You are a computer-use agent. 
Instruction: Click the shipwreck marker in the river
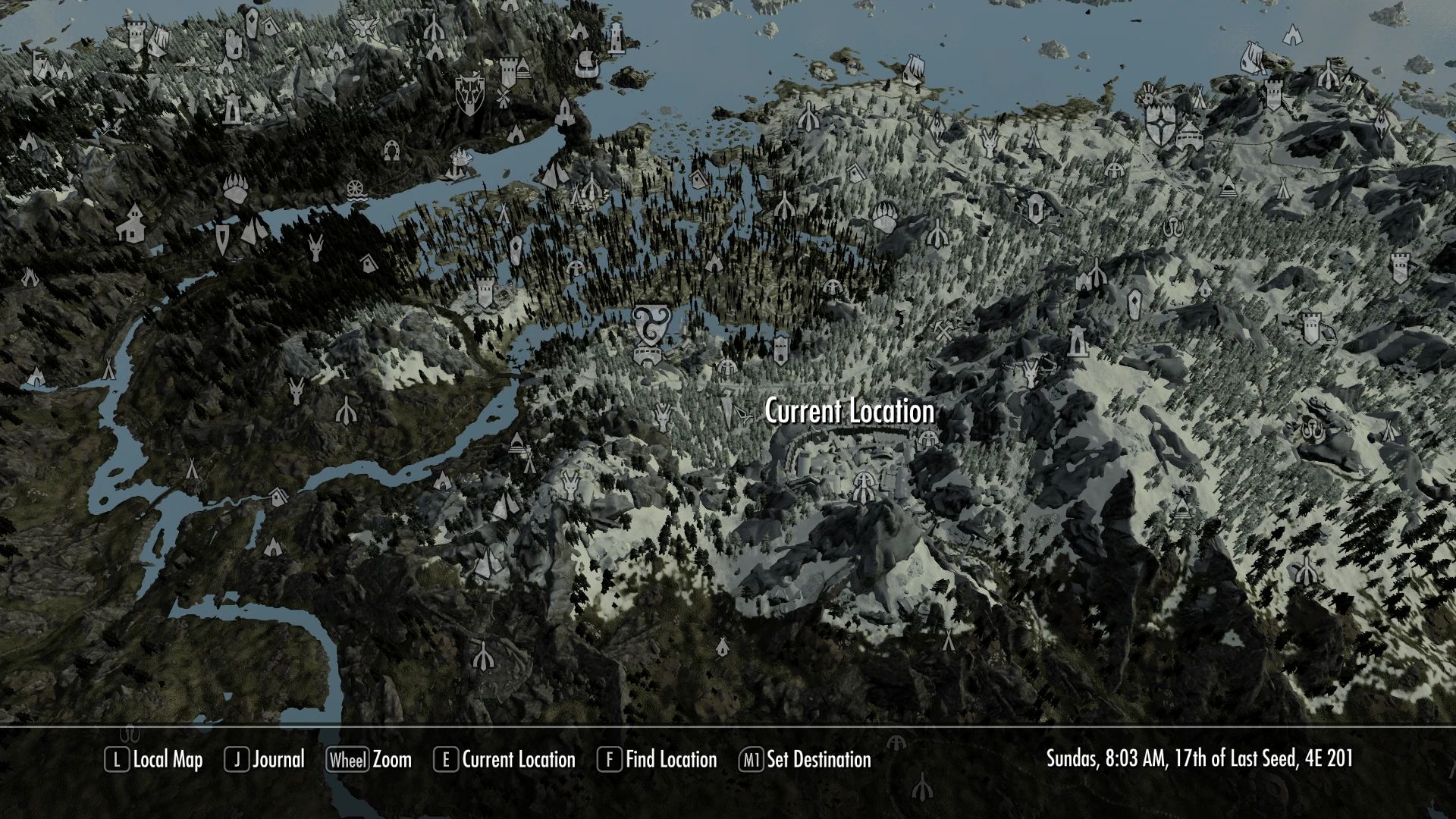pyautogui.click(x=461, y=157)
